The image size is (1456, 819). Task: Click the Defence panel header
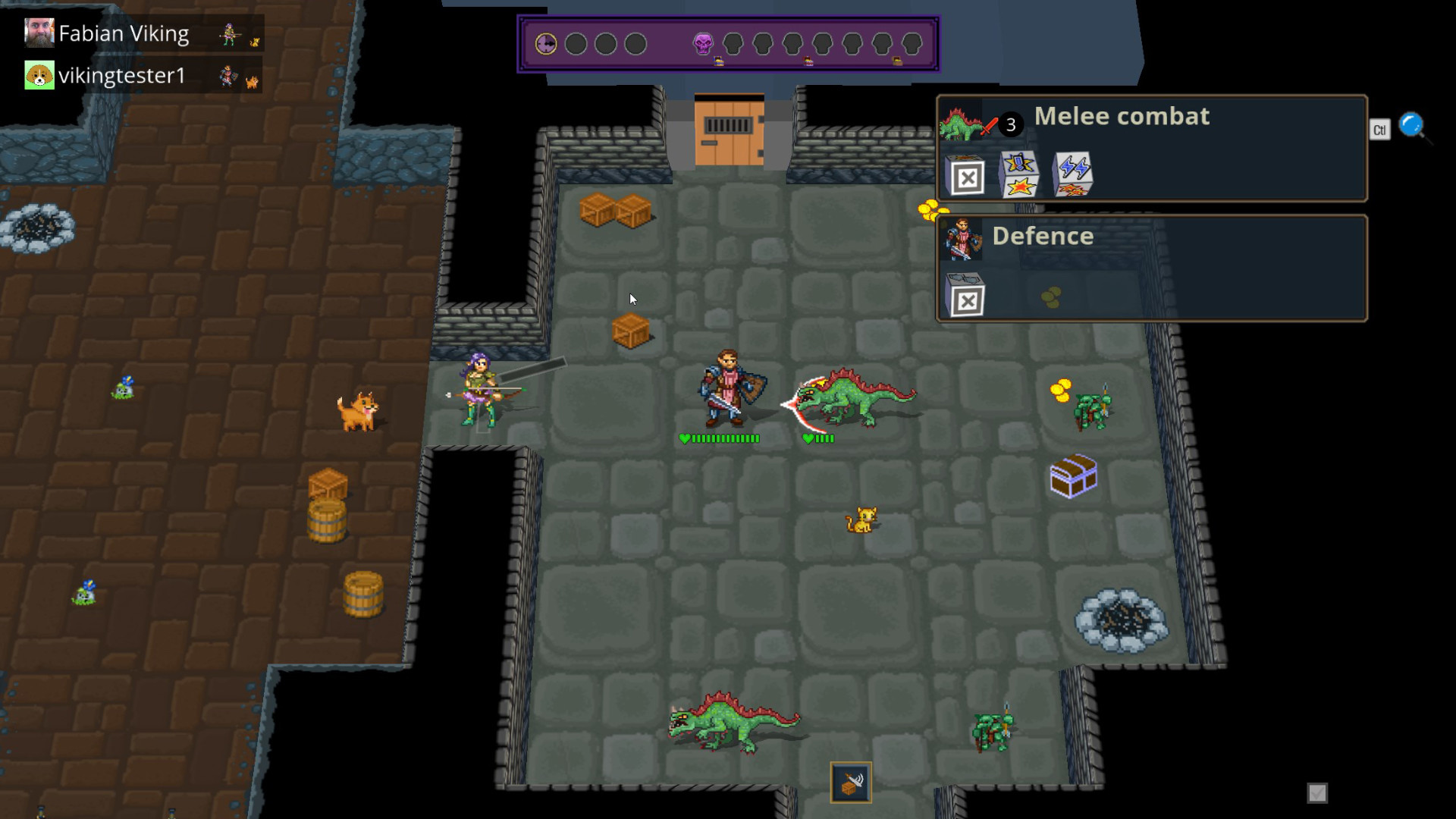pos(1044,236)
